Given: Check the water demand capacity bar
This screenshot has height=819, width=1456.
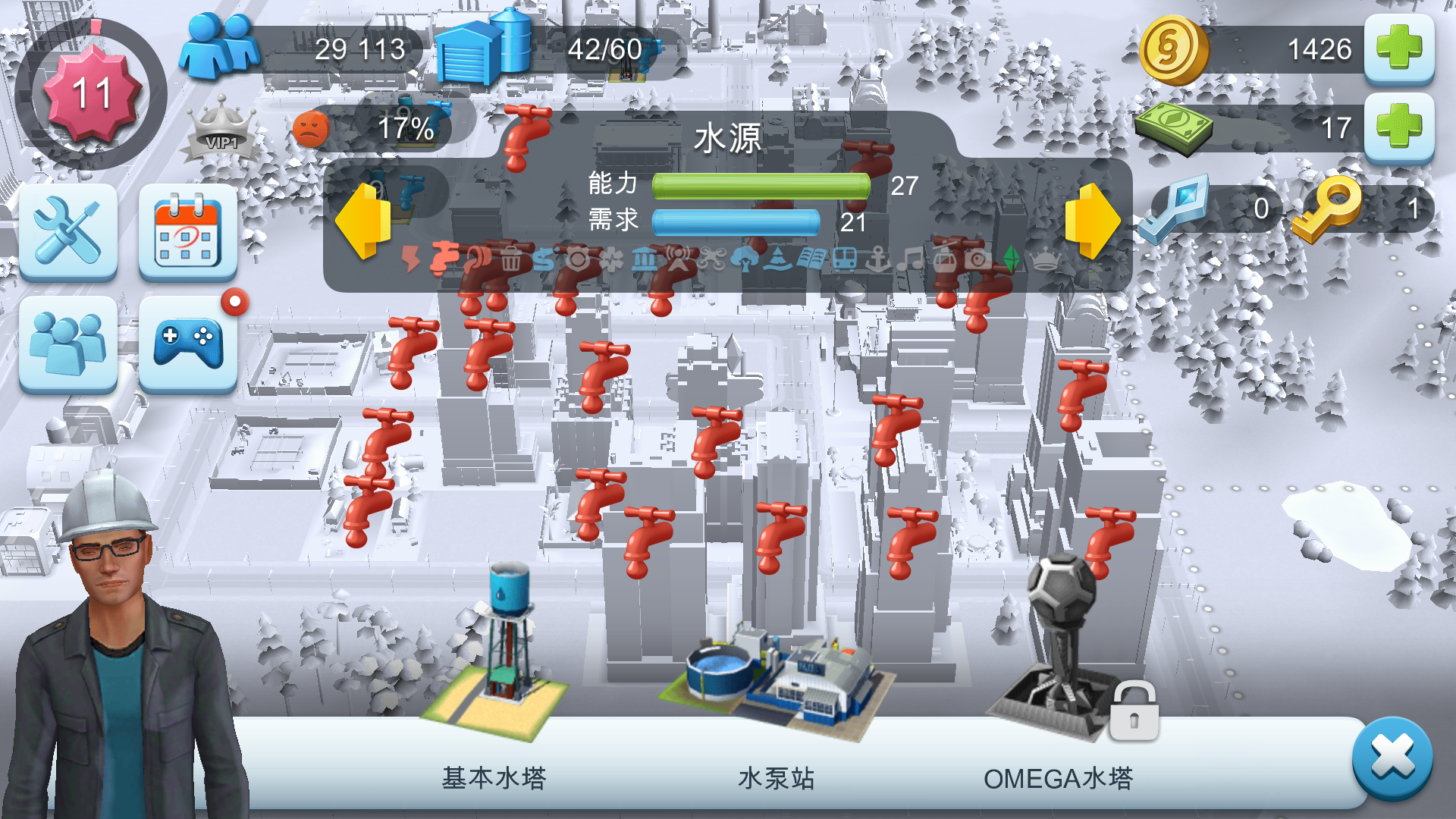Looking at the screenshot, I should point(736,220).
